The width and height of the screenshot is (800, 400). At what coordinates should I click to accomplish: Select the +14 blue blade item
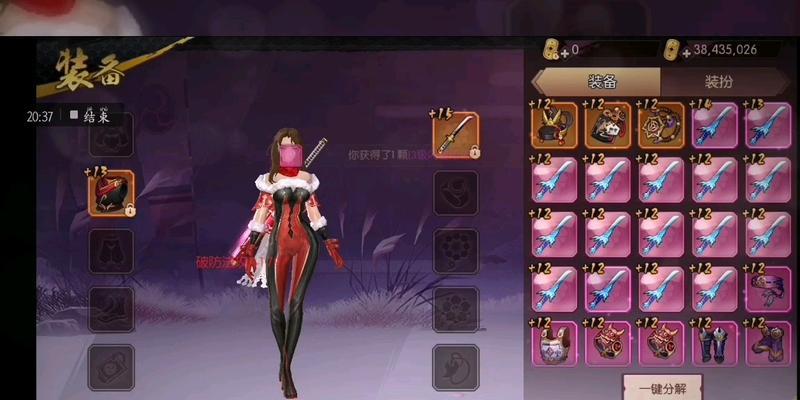pos(715,126)
